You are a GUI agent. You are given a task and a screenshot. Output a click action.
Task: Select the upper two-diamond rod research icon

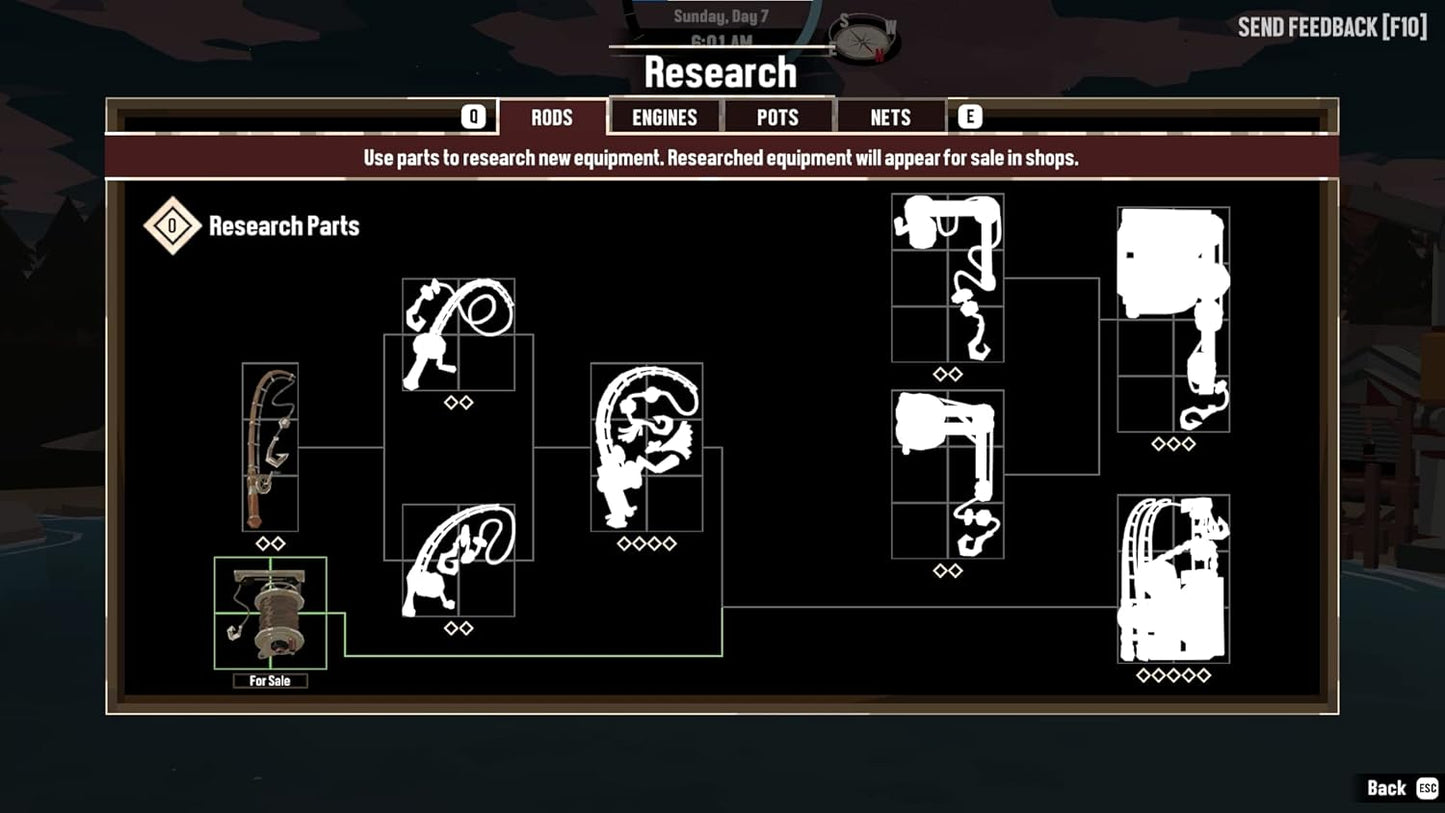(459, 335)
